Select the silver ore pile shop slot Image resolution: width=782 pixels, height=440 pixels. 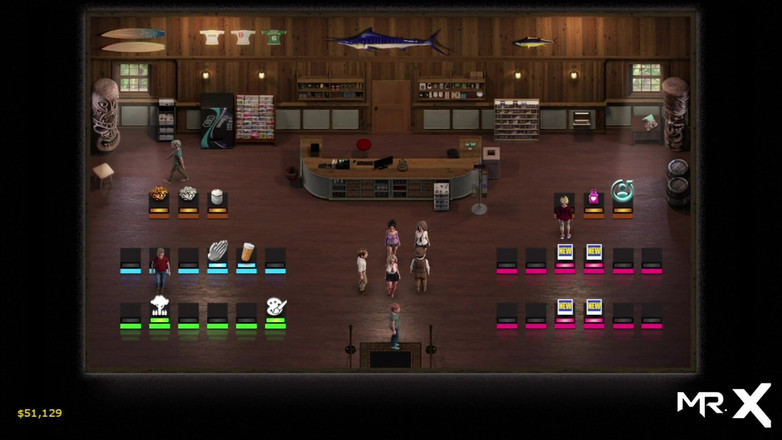tap(188, 195)
